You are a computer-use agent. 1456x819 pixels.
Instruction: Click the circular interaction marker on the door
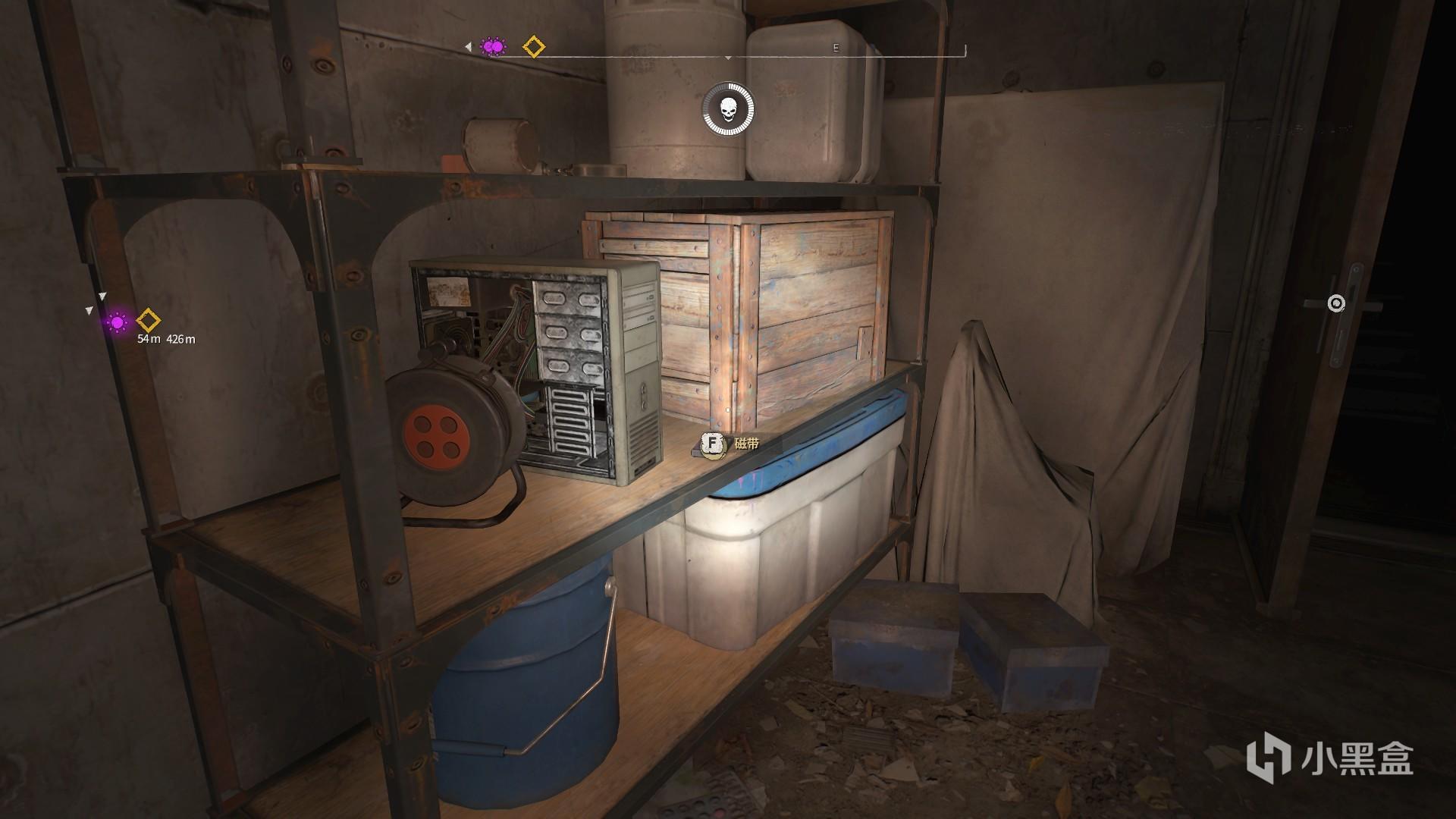[x=1336, y=304]
